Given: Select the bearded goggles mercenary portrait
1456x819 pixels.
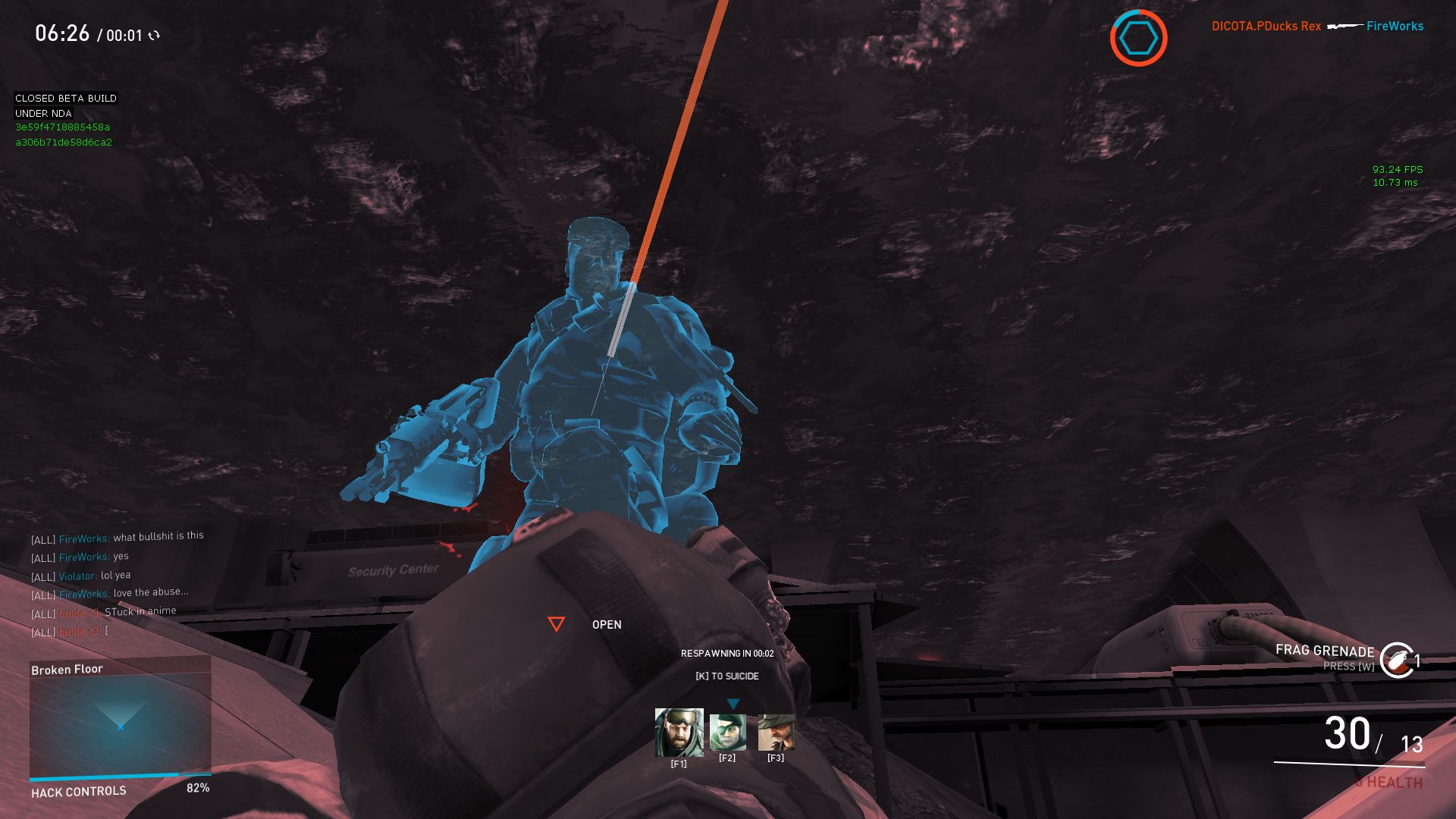Looking at the screenshot, I should (679, 733).
